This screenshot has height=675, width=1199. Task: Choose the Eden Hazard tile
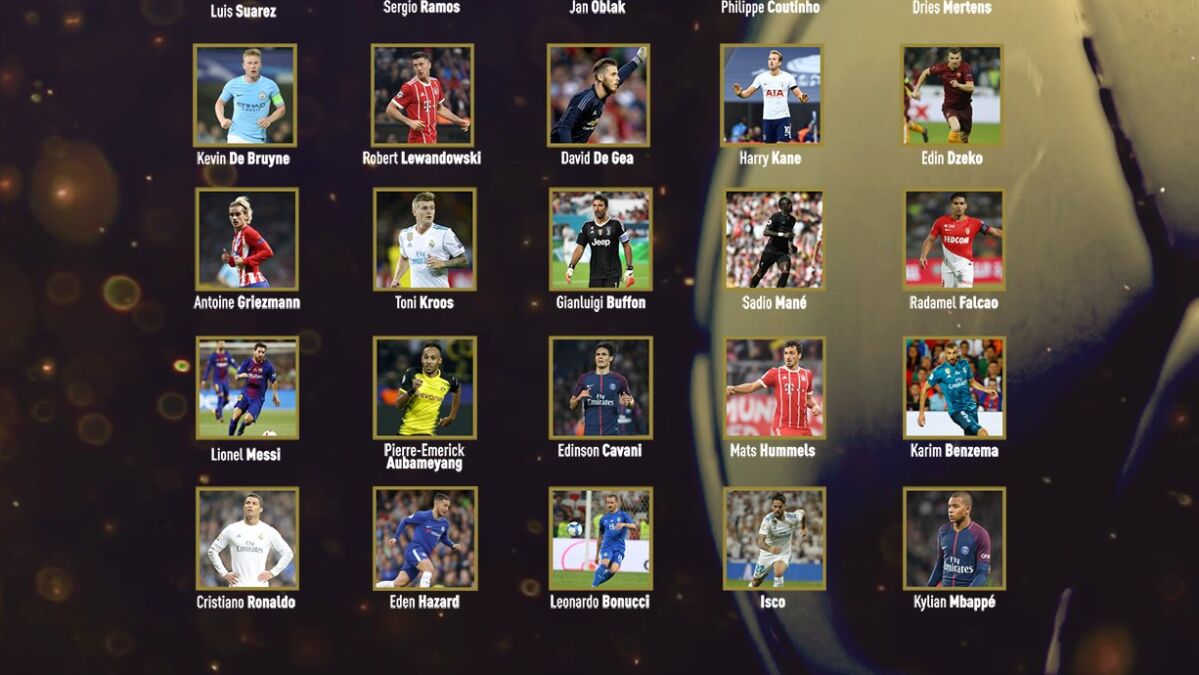click(x=425, y=538)
